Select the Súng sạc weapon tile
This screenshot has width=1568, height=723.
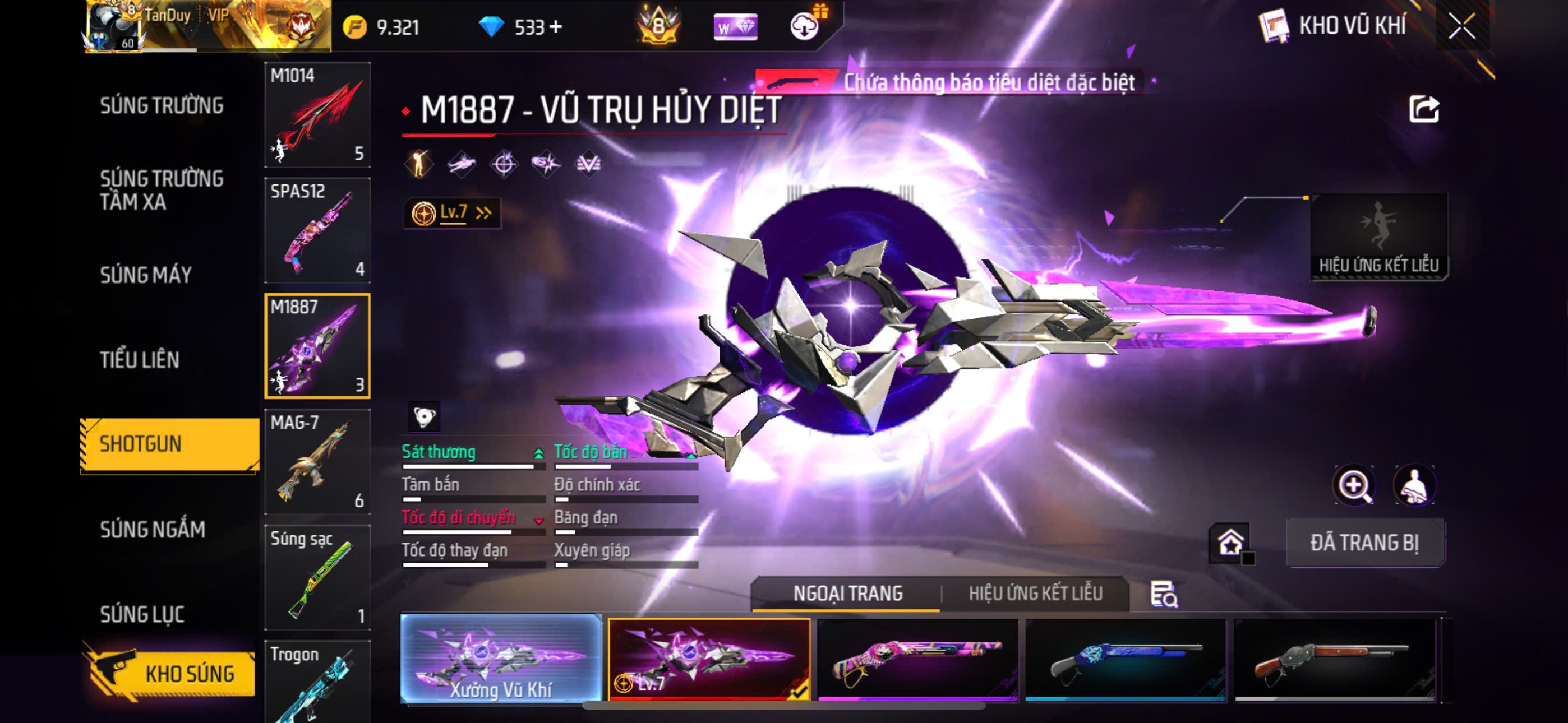point(317,577)
